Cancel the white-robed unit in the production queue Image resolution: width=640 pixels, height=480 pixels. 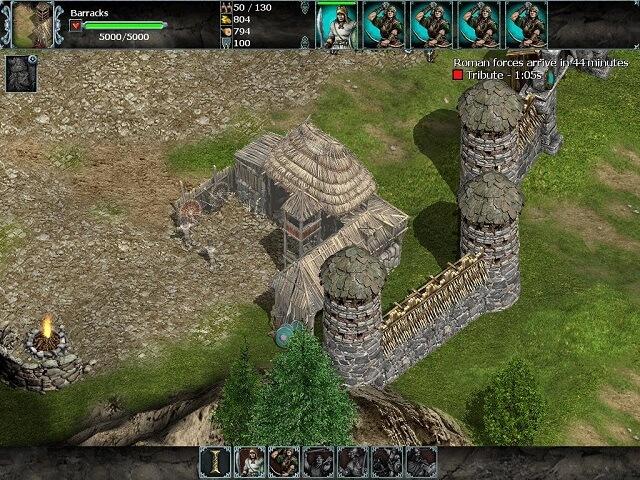pyautogui.click(x=336, y=25)
